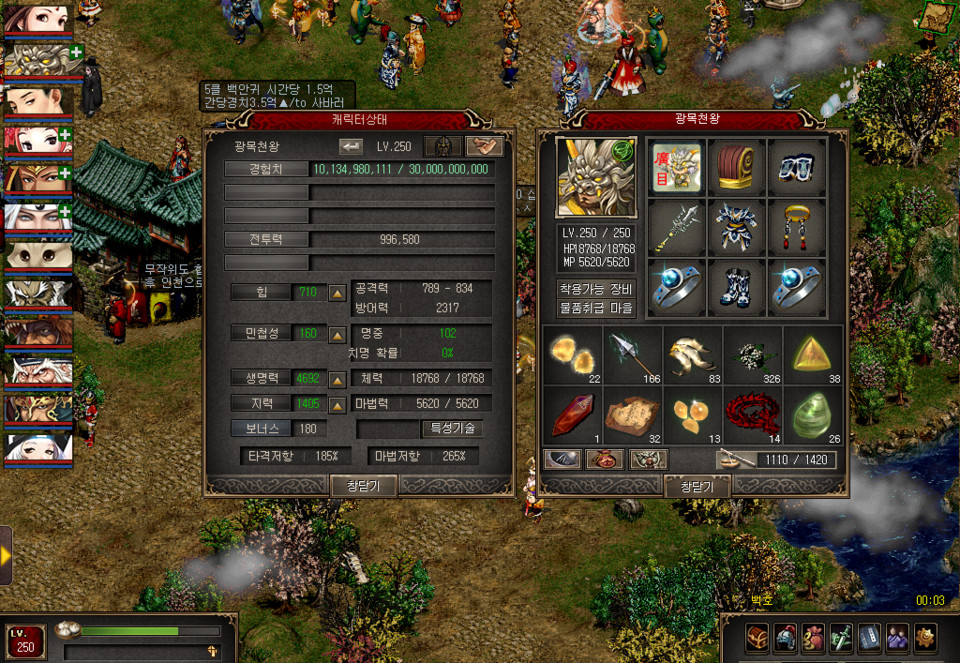The height and width of the screenshot is (663, 960).
Task: Select the equipped spear weapon slot
Action: point(676,228)
